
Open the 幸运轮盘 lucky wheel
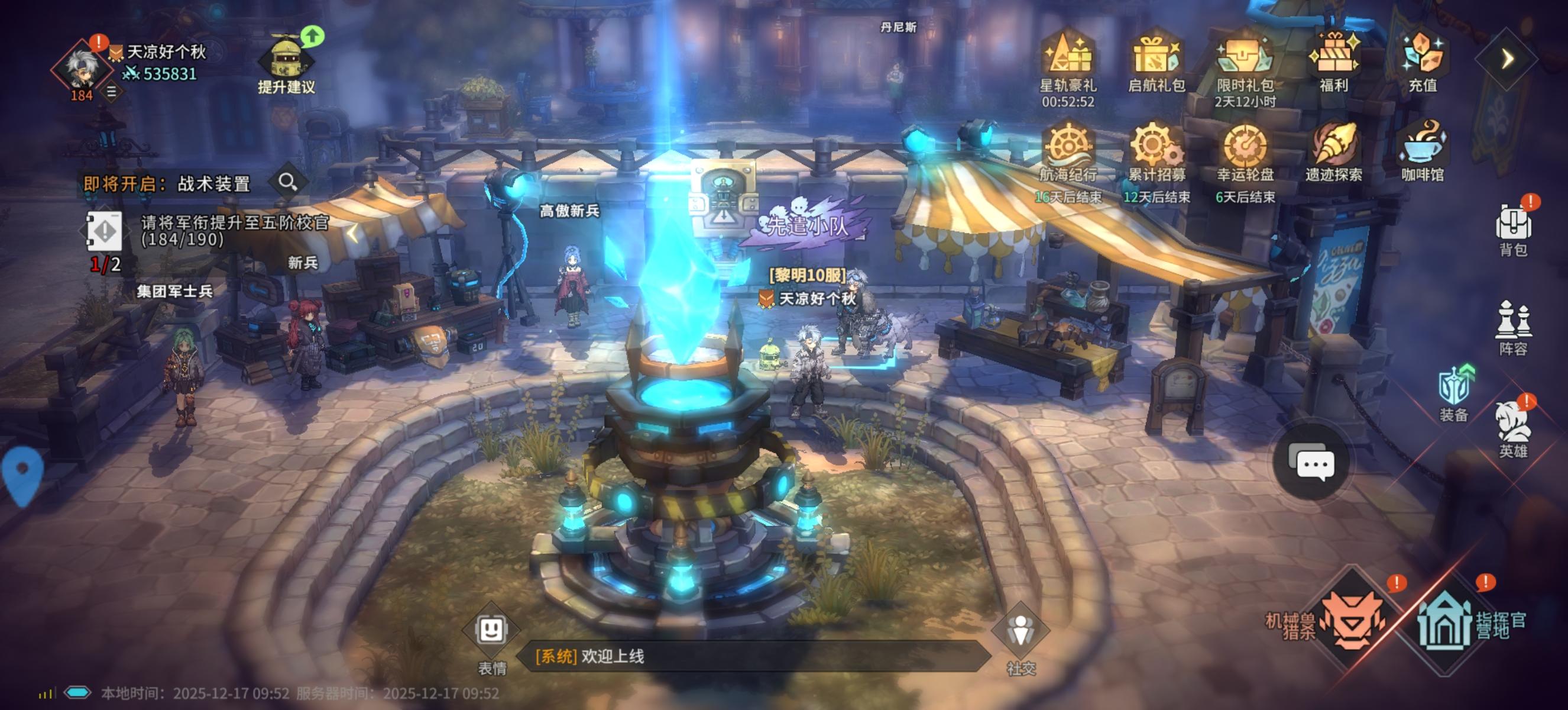1245,149
